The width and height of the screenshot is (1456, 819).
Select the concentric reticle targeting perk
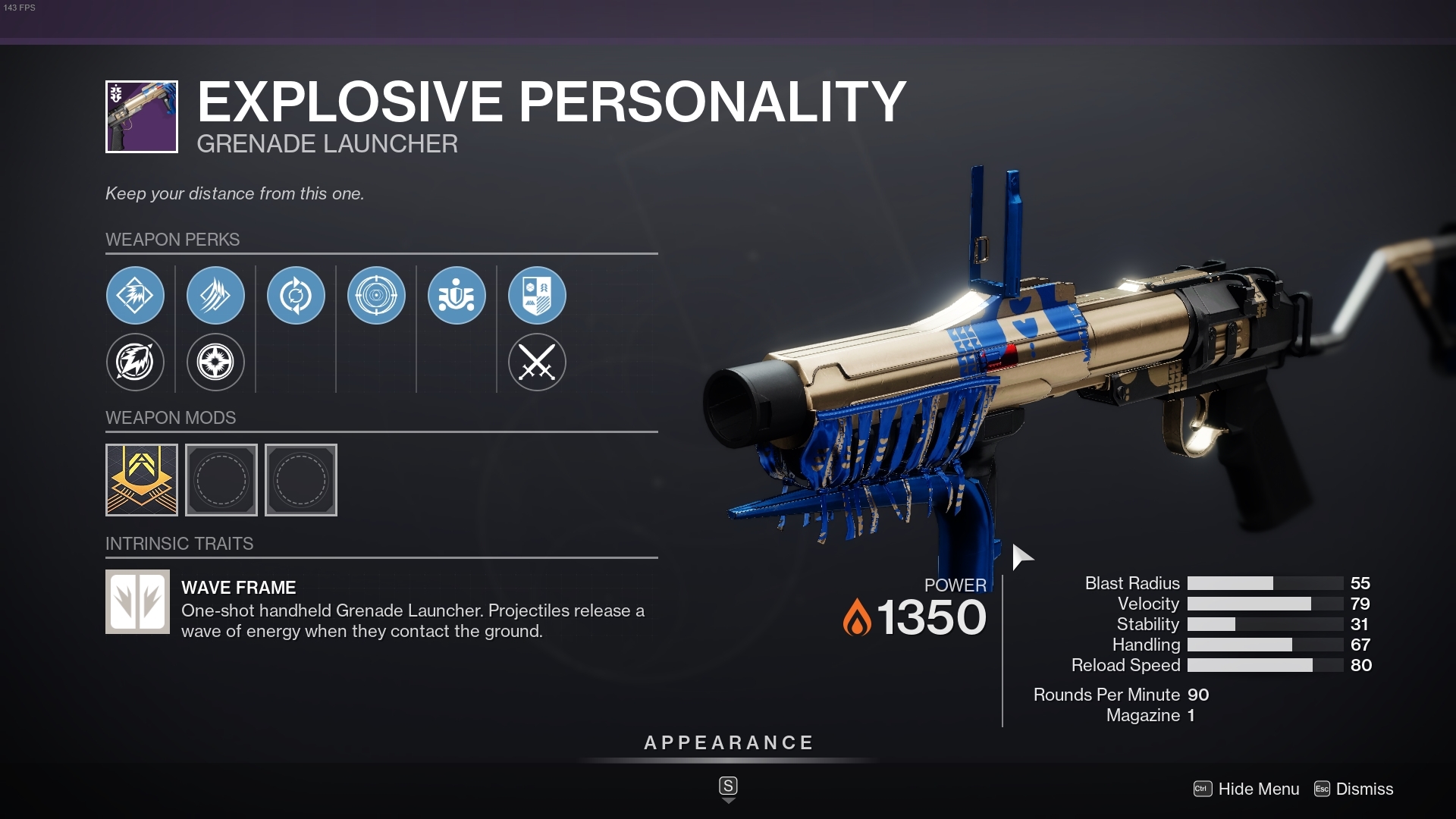(x=376, y=296)
